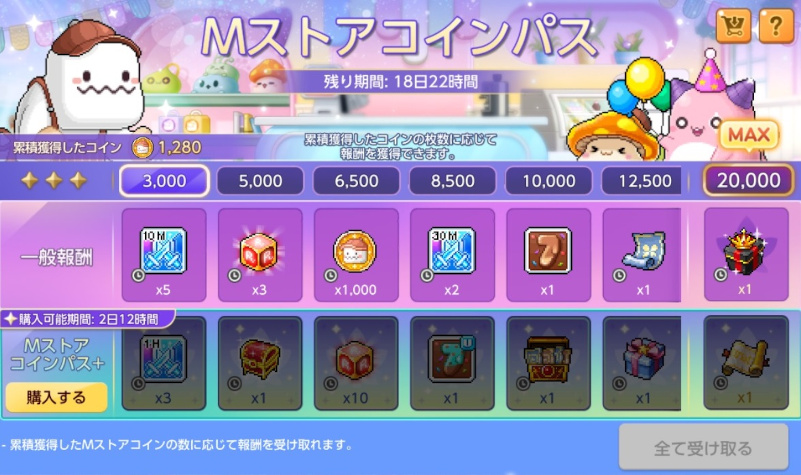Open the question mark help button
The width and height of the screenshot is (801, 475).
[775, 27]
